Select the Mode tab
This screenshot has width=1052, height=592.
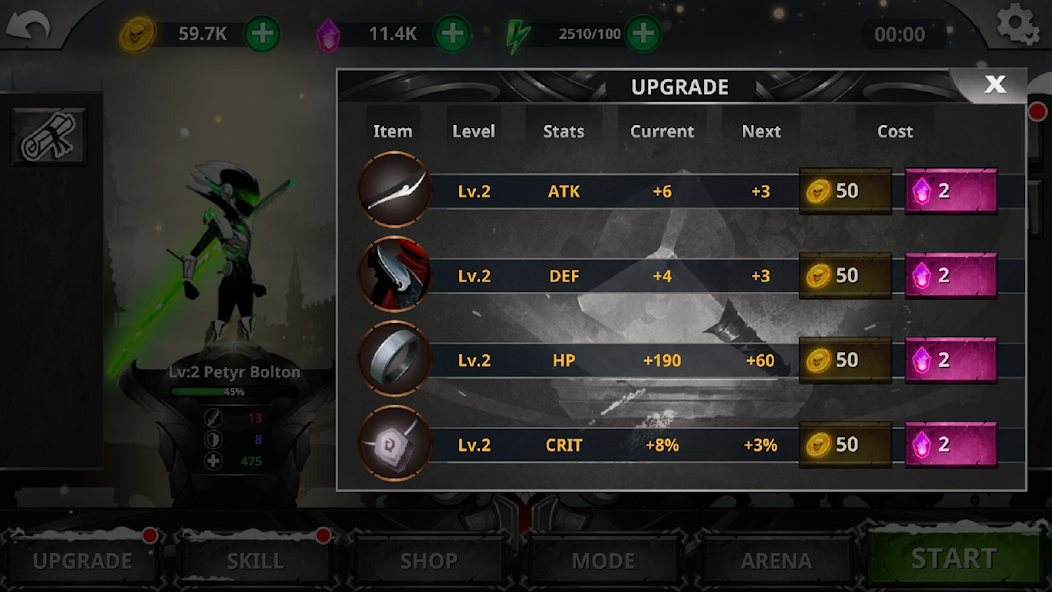click(x=603, y=561)
